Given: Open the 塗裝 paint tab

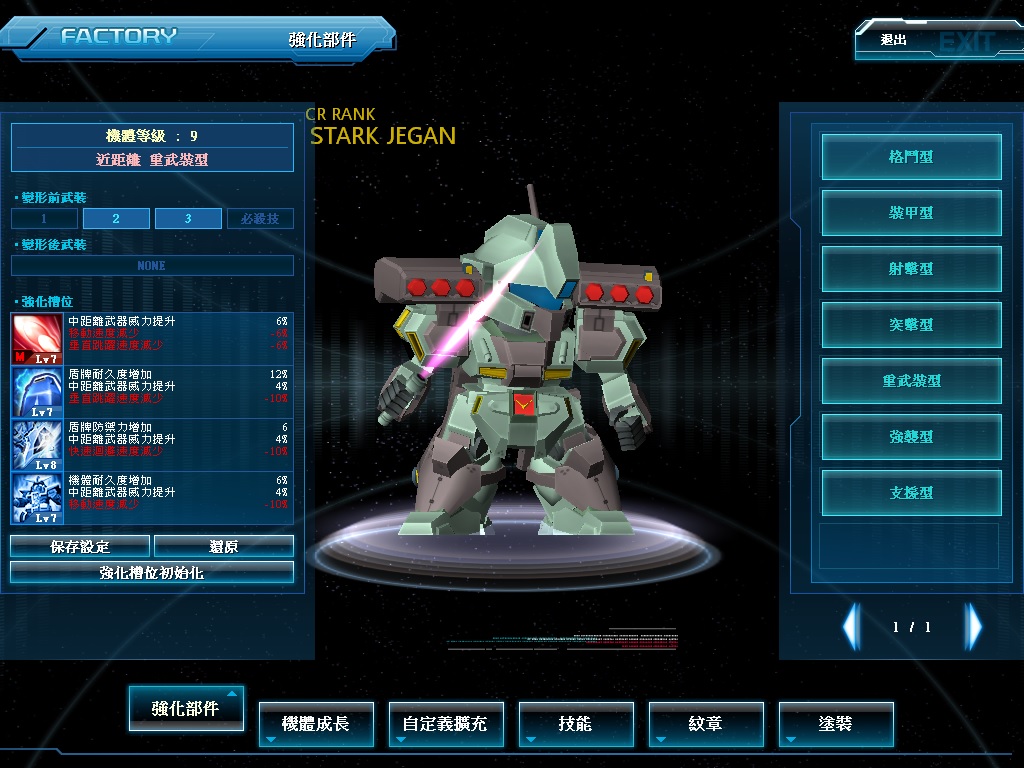Looking at the screenshot, I should [x=835, y=723].
